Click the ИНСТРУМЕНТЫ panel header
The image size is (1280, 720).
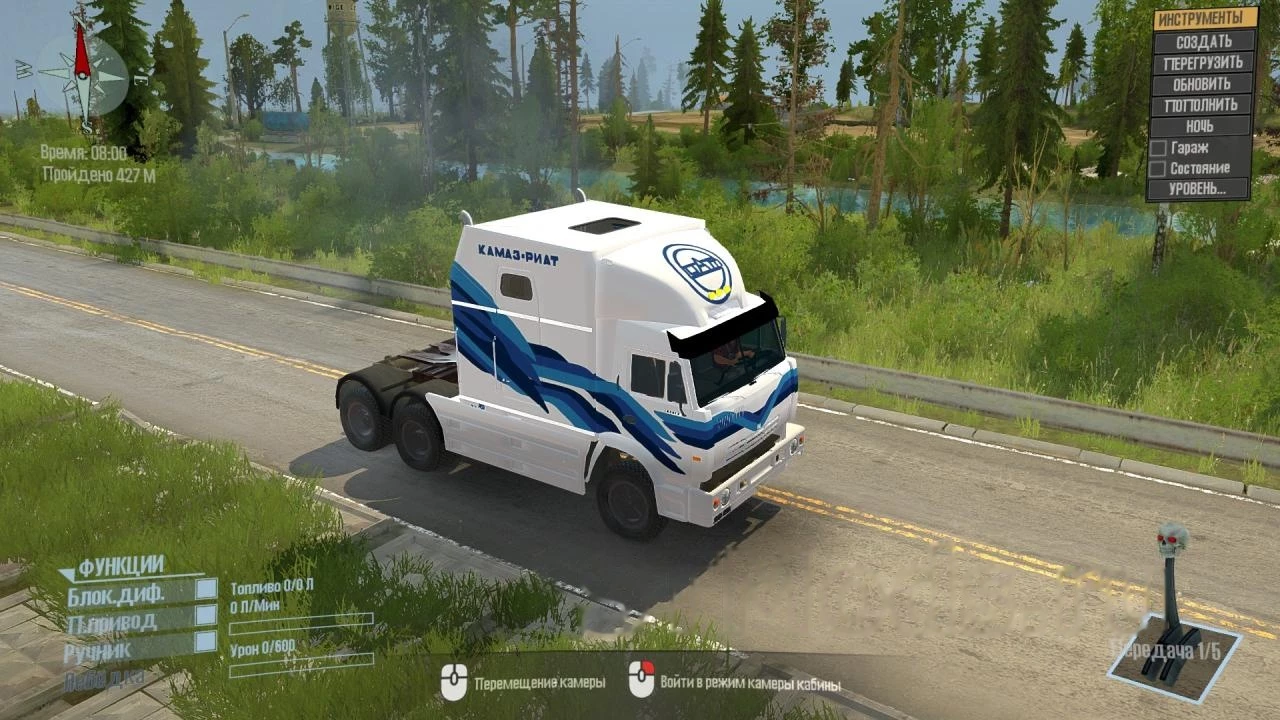point(1204,18)
